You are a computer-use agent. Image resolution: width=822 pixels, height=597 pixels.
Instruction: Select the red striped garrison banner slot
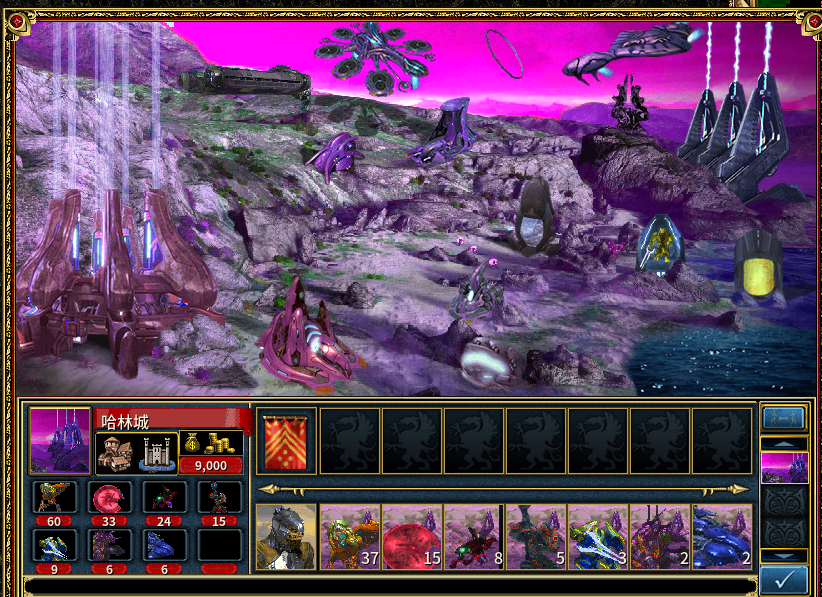287,440
